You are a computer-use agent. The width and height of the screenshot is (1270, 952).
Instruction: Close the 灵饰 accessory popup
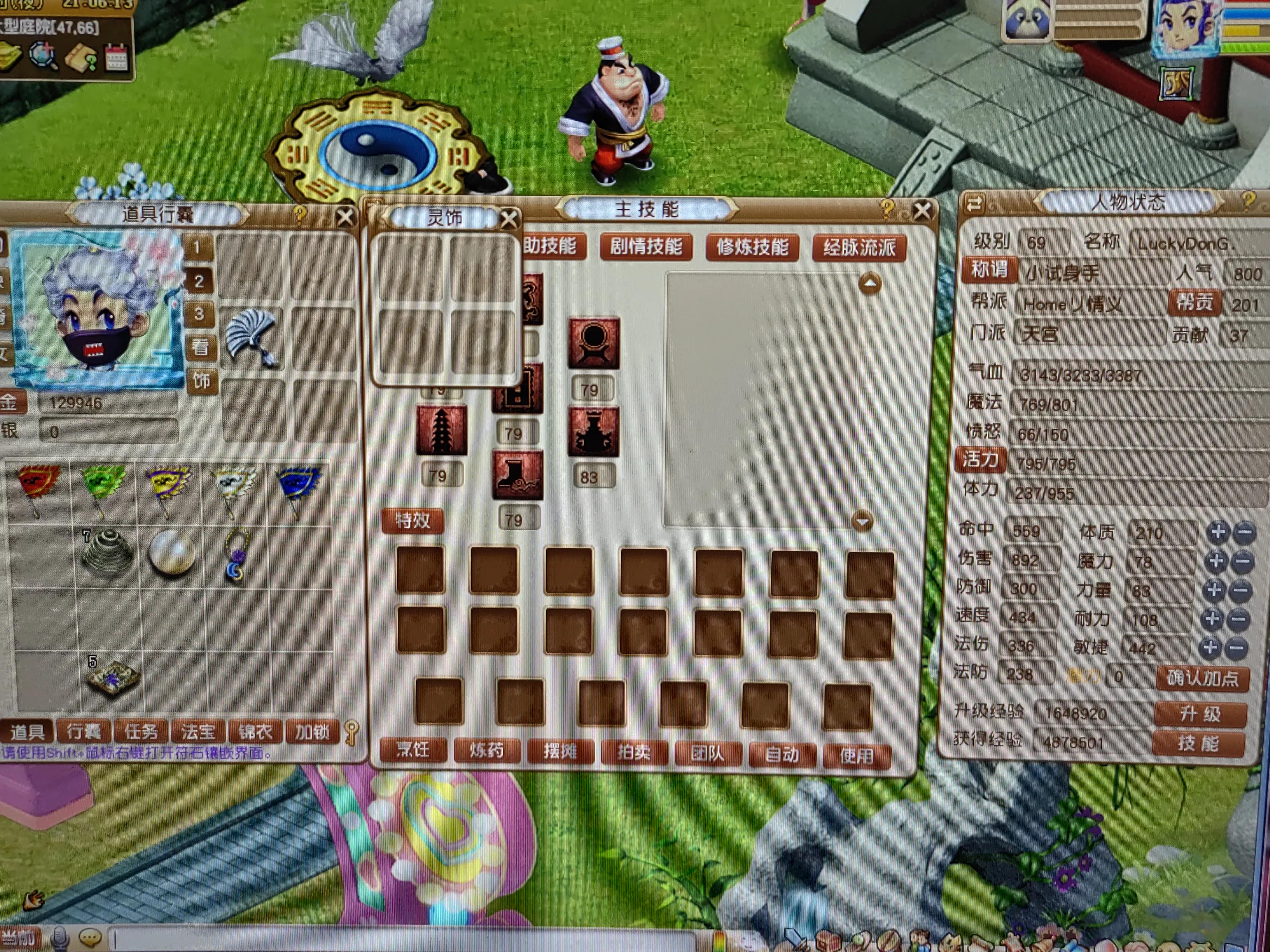(509, 219)
